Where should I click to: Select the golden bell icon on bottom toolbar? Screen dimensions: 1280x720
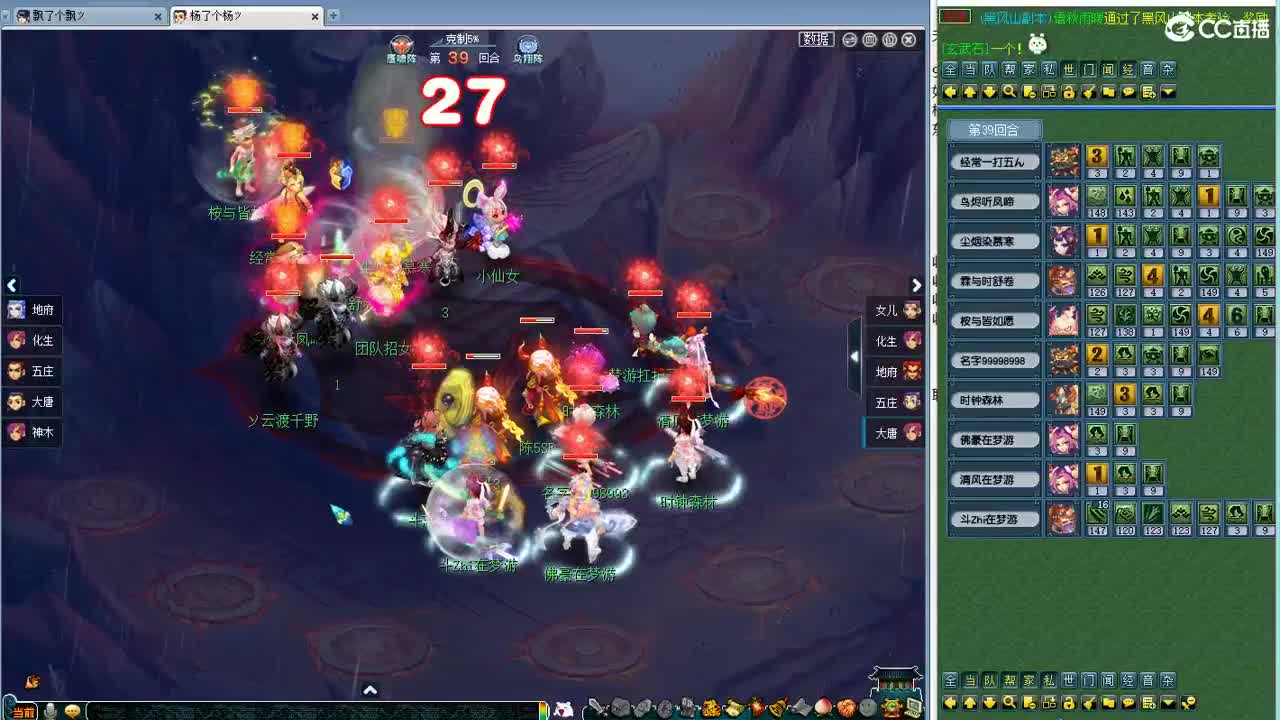777,707
